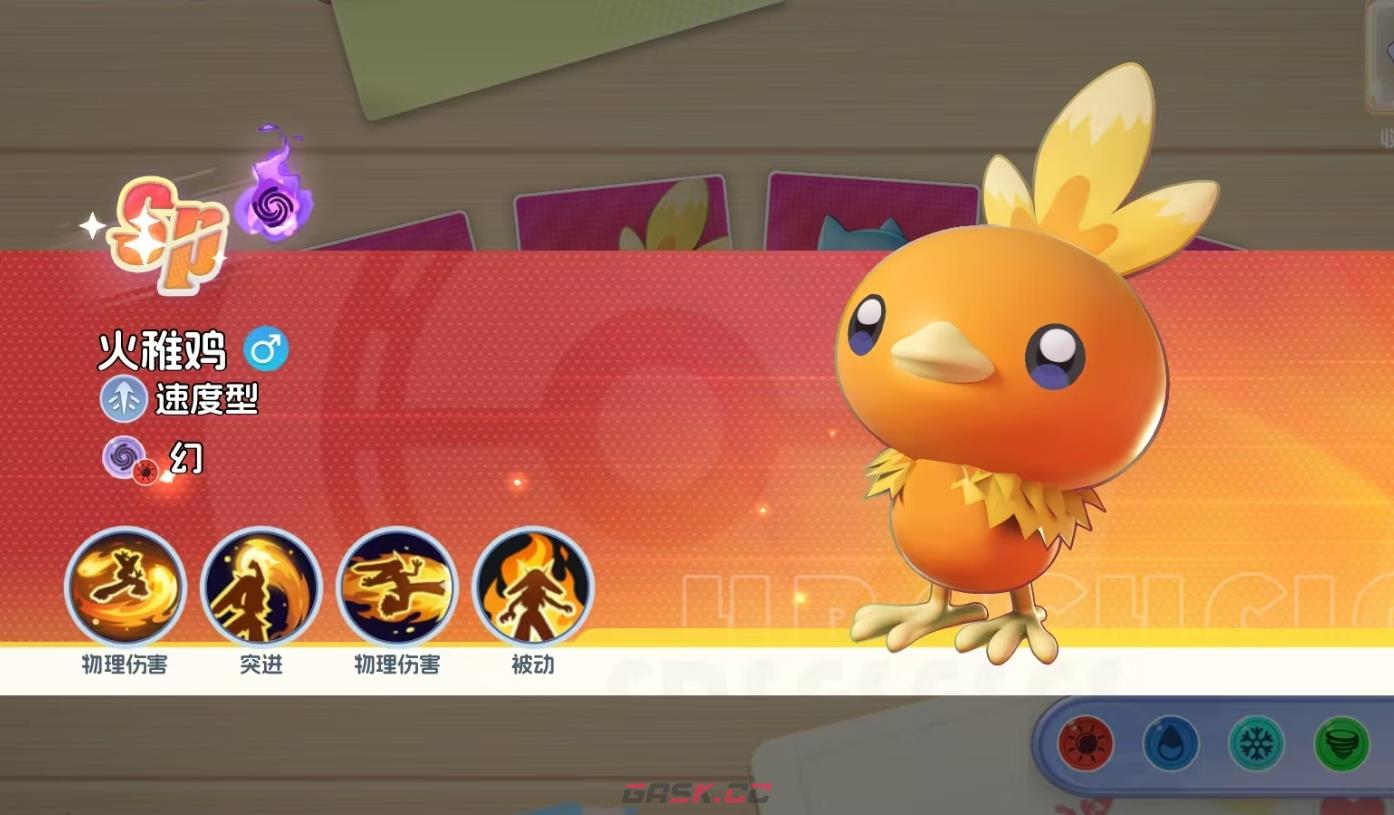Select the blue water drop element
Viewport: 1394px width, 815px height.
(x=1171, y=745)
